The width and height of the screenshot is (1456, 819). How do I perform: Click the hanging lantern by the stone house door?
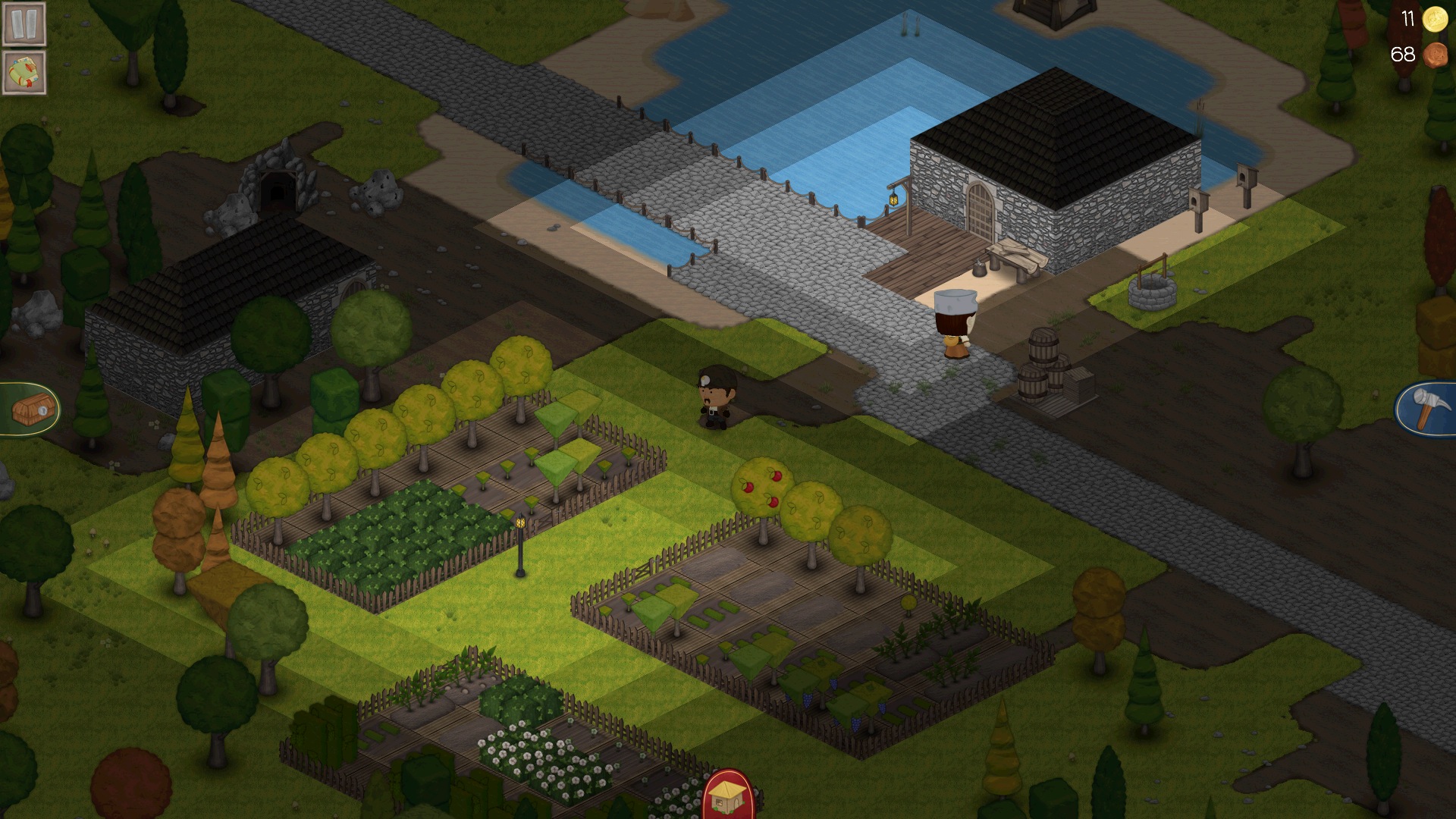pos(893,200)
